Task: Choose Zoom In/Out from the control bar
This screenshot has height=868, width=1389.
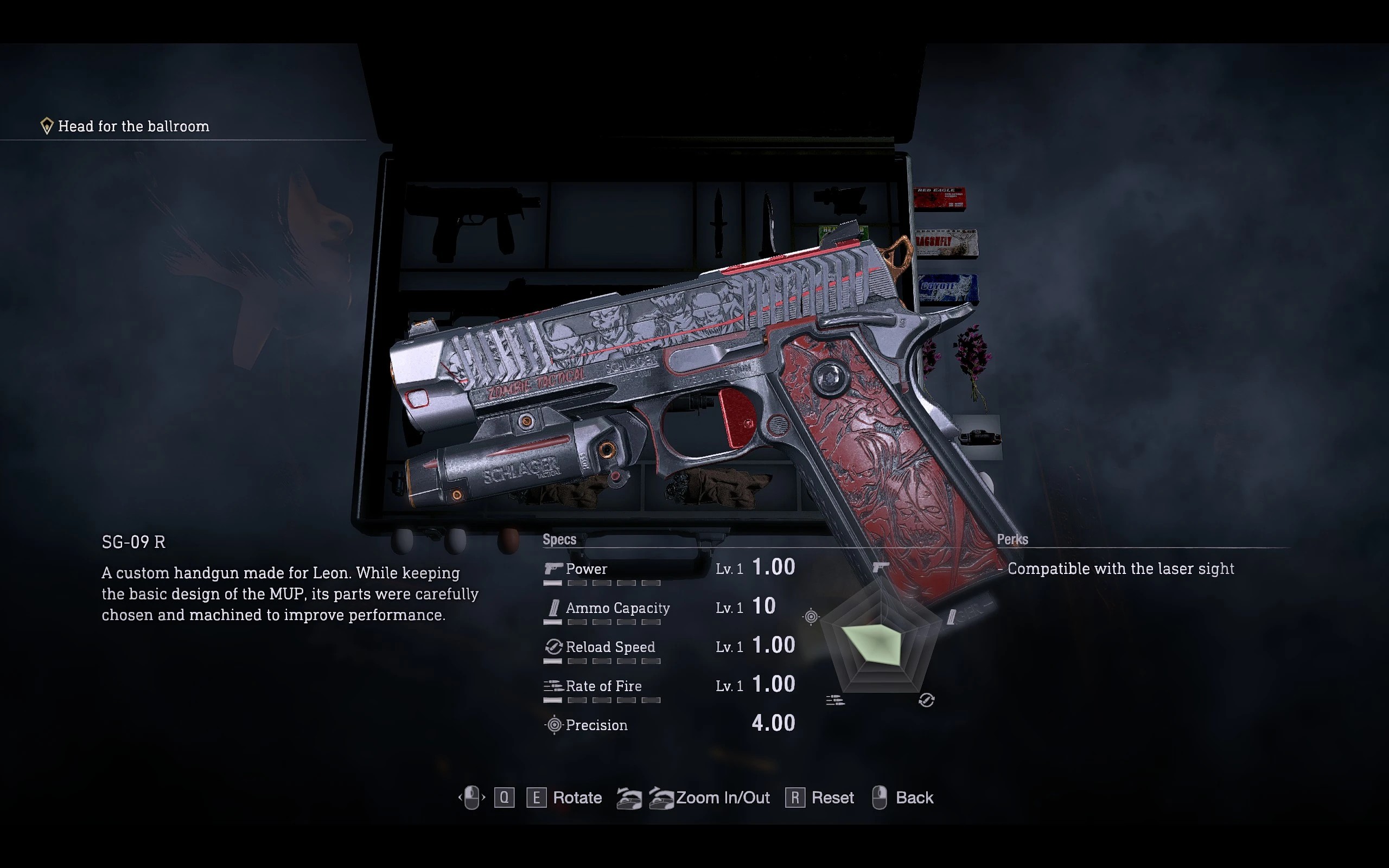Action: point(723,797)
